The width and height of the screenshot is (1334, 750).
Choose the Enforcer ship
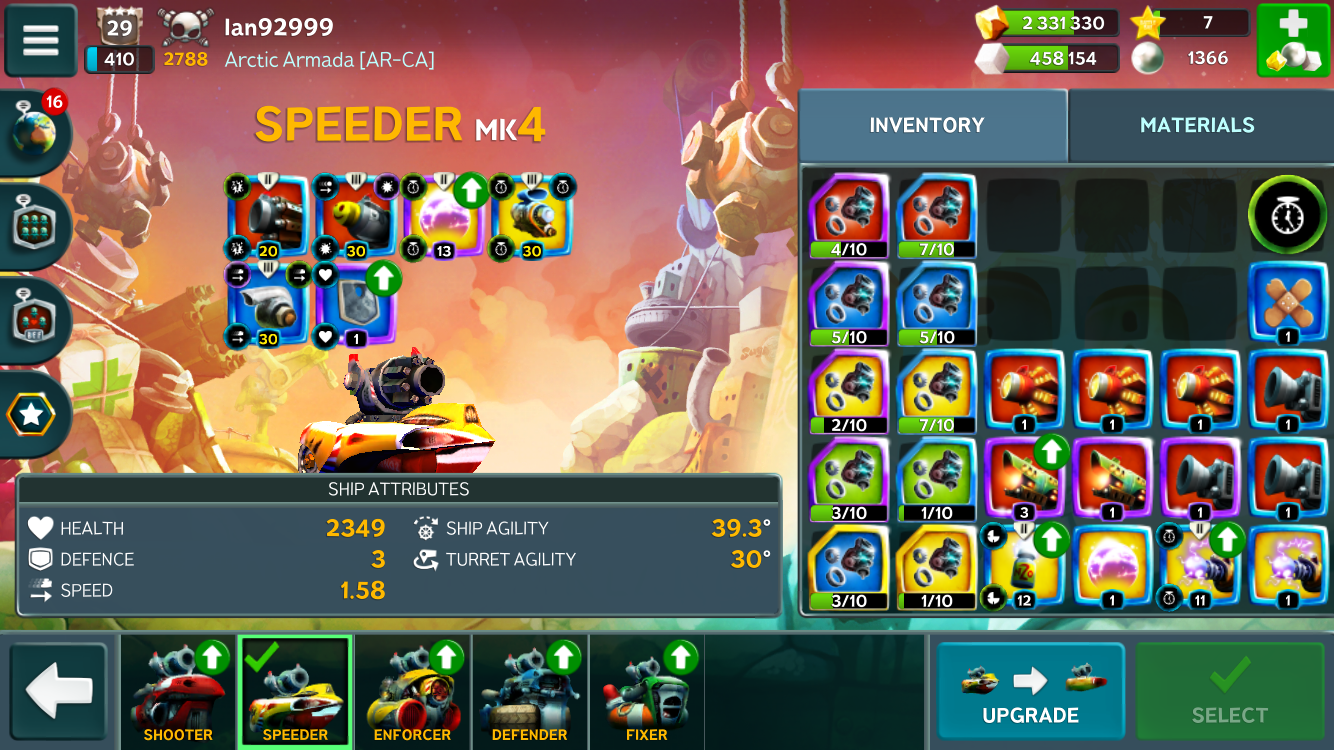(412, 692)
